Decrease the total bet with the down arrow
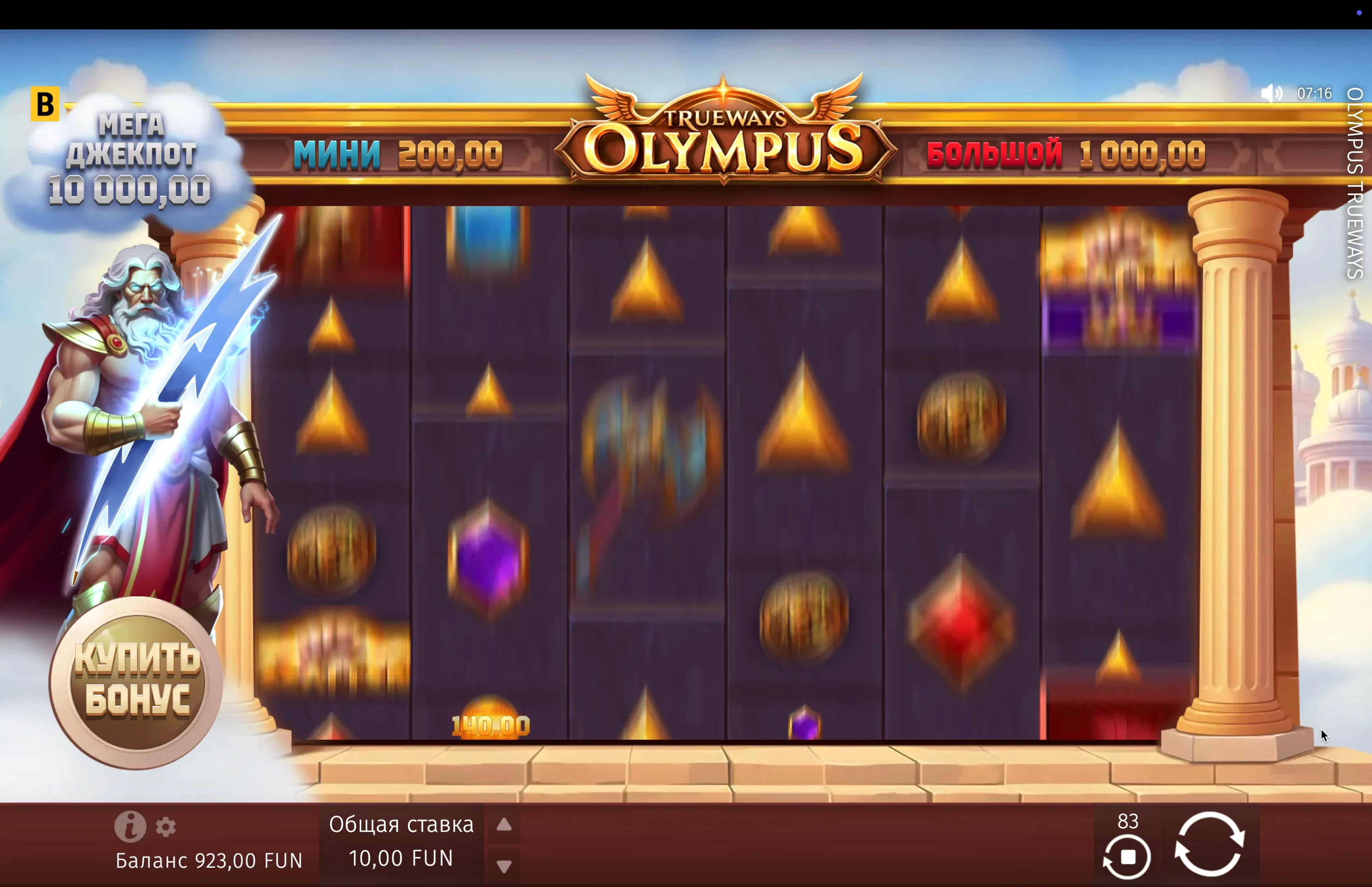The width and height of the screenshot is (1372, 887). [x=504, y=866]
